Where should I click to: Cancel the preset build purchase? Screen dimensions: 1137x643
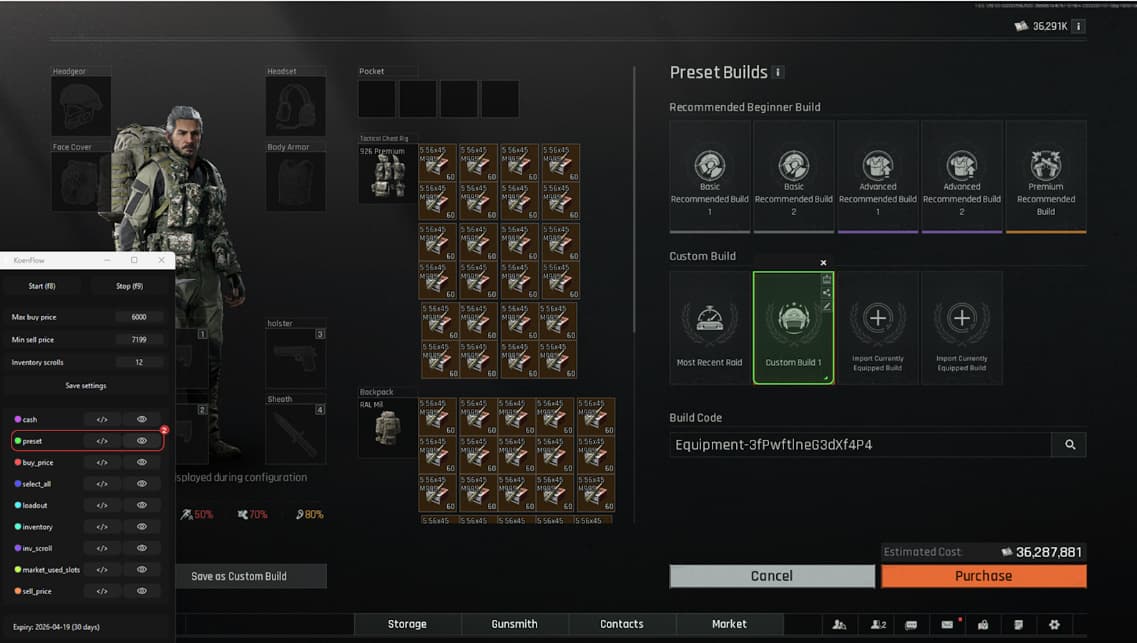[x=771, y=576]
